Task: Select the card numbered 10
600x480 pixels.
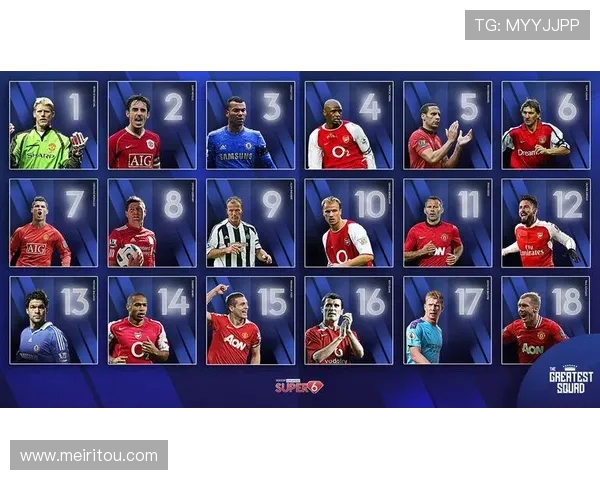Action: 349,223
